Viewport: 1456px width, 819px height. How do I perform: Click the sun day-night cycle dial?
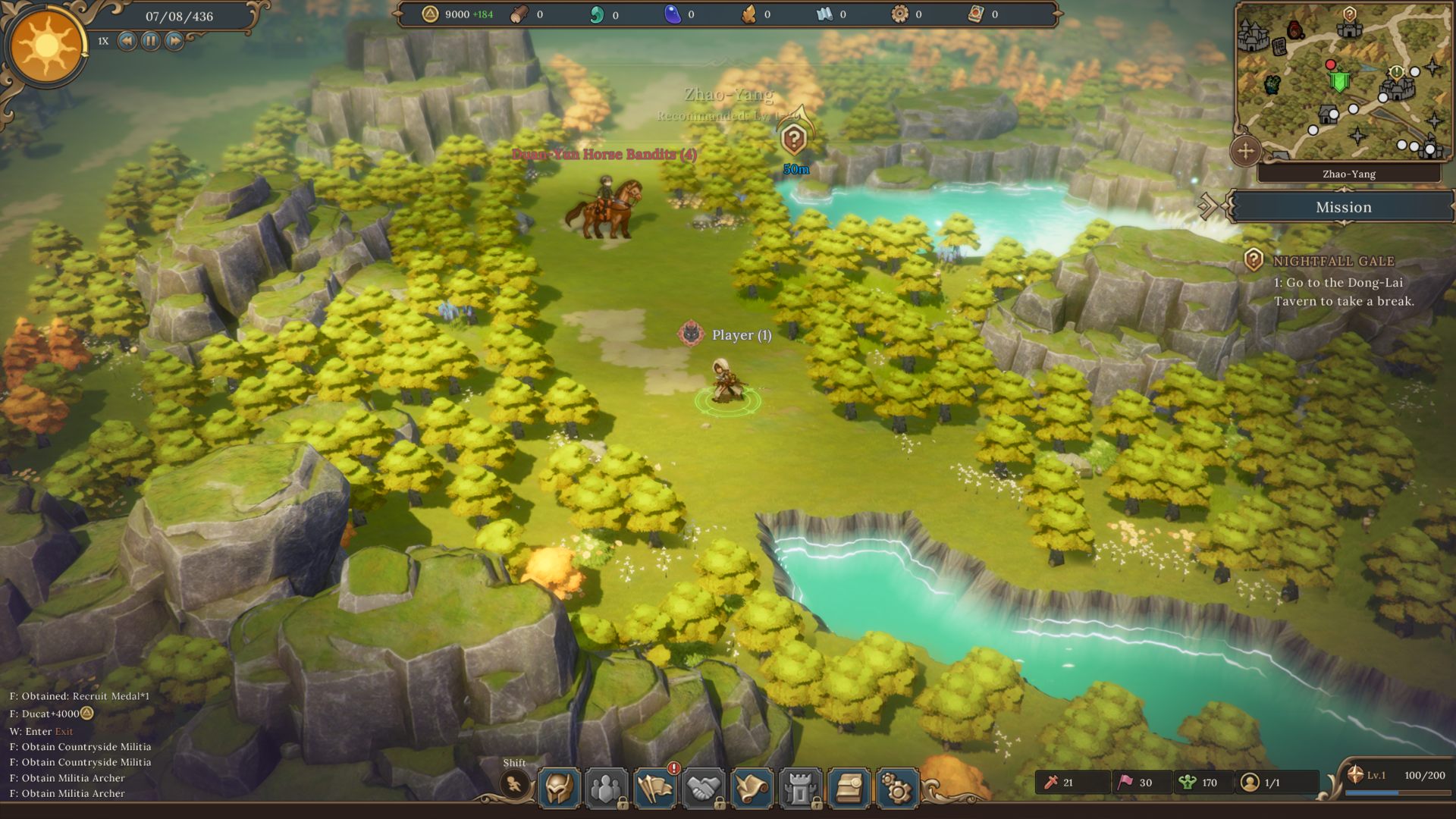[46, 47]
